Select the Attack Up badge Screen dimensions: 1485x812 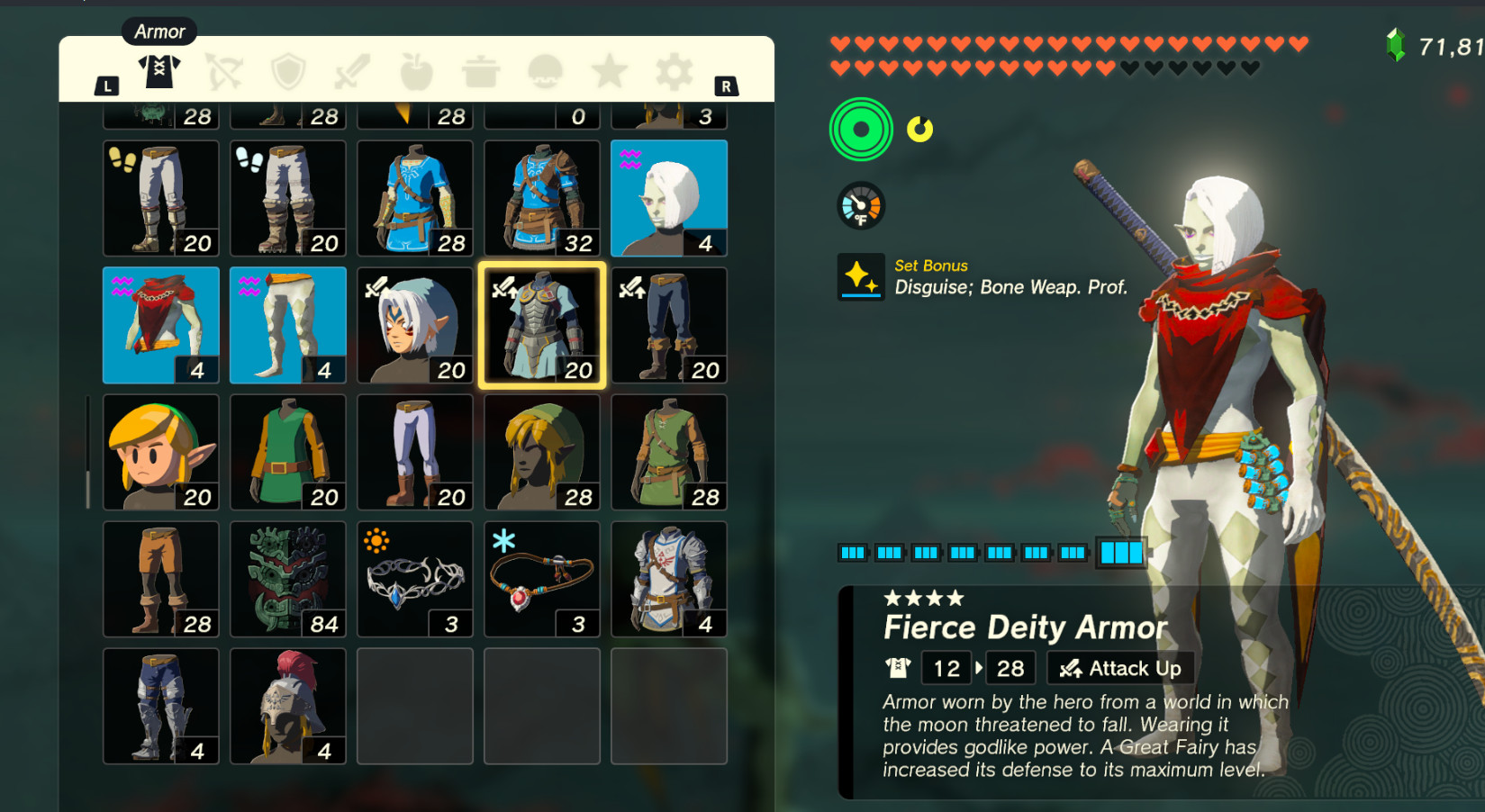(x=1120, y=668)
